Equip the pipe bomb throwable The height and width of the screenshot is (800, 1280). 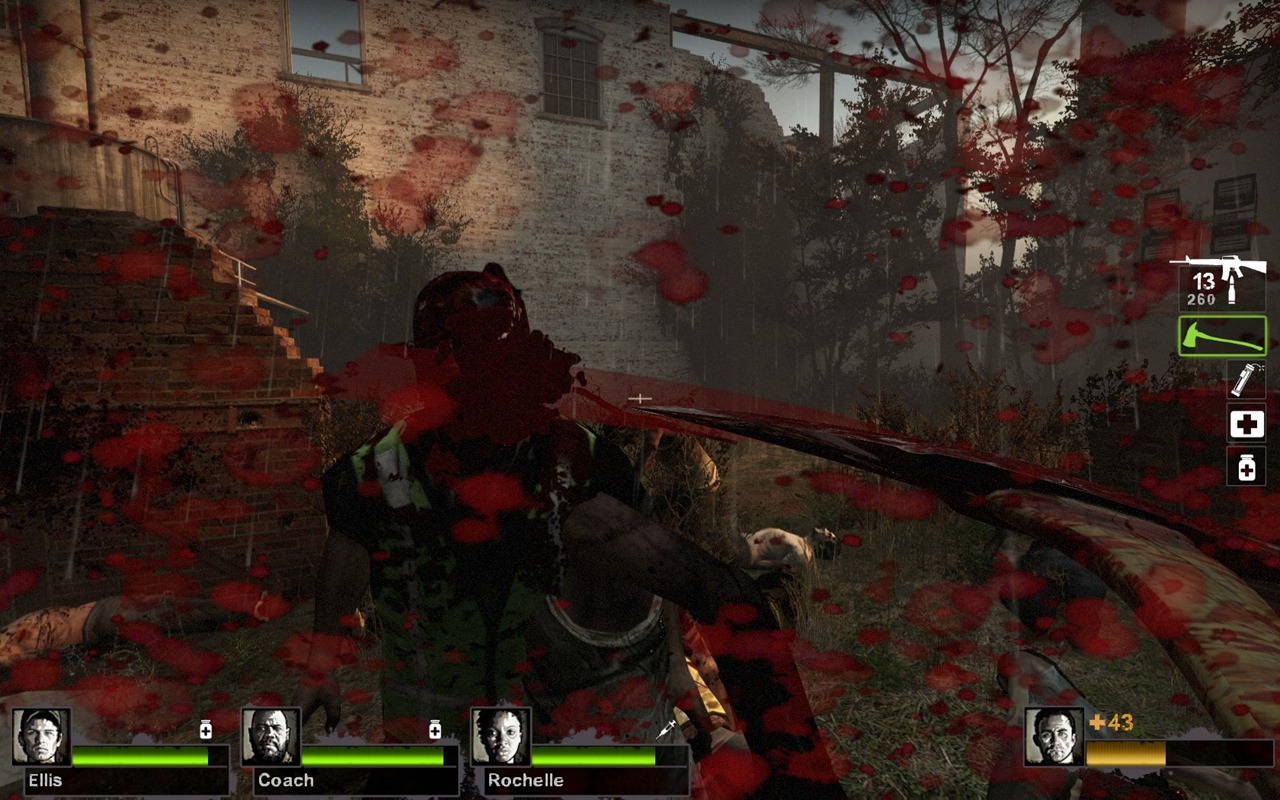click(x=1246, y=379)
